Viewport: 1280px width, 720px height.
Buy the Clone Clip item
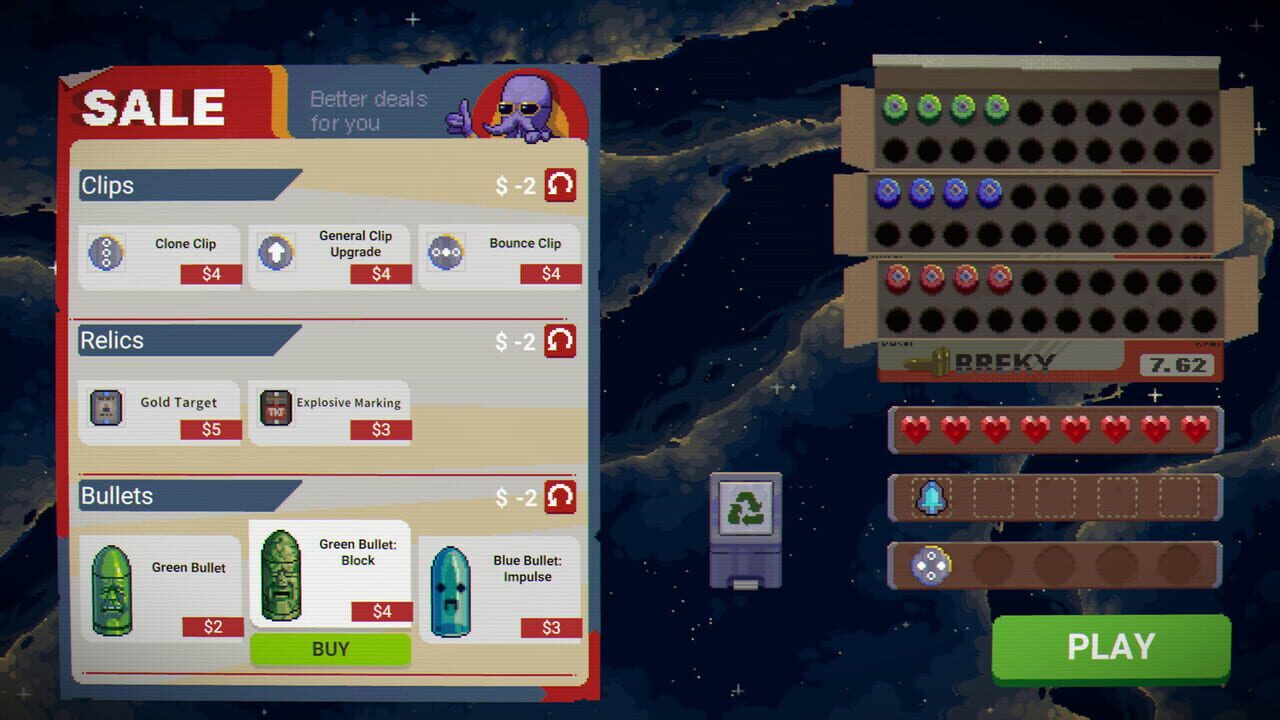click(160, 256)
